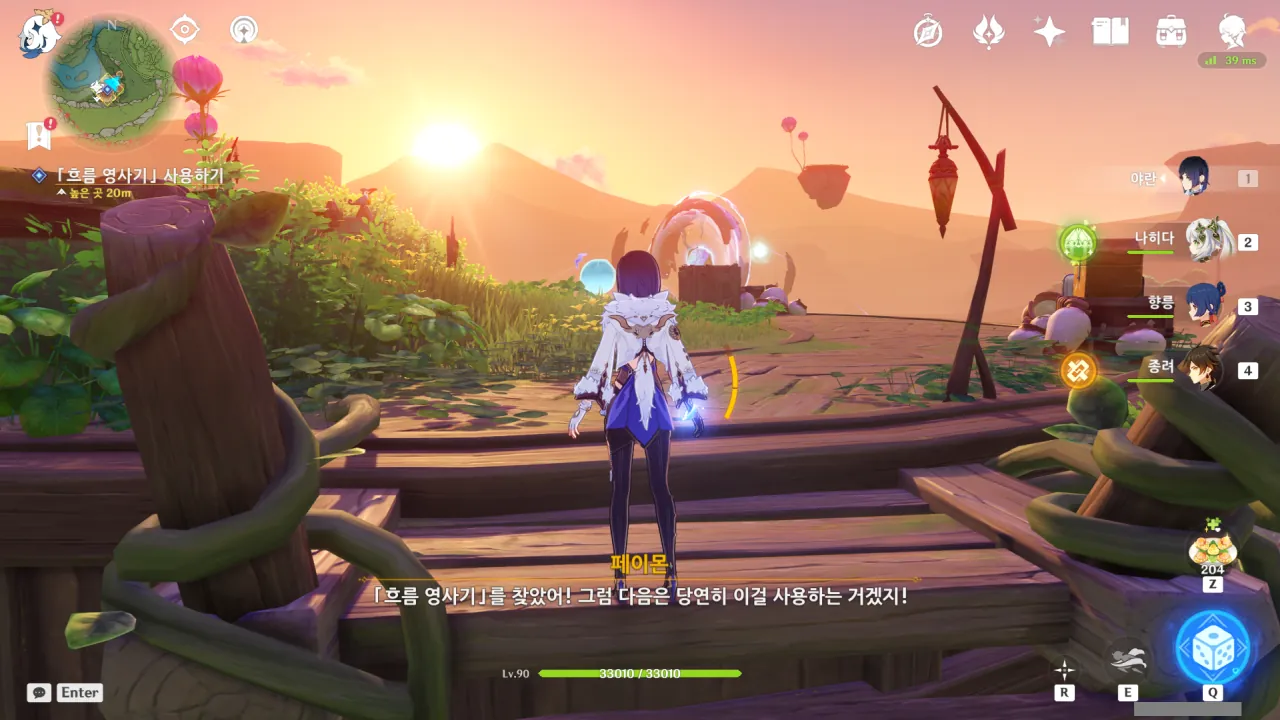Viewport: 1280px width, 720px height.
Task: Open the four-pointed star Wish icon
Action: point(1049,32)
